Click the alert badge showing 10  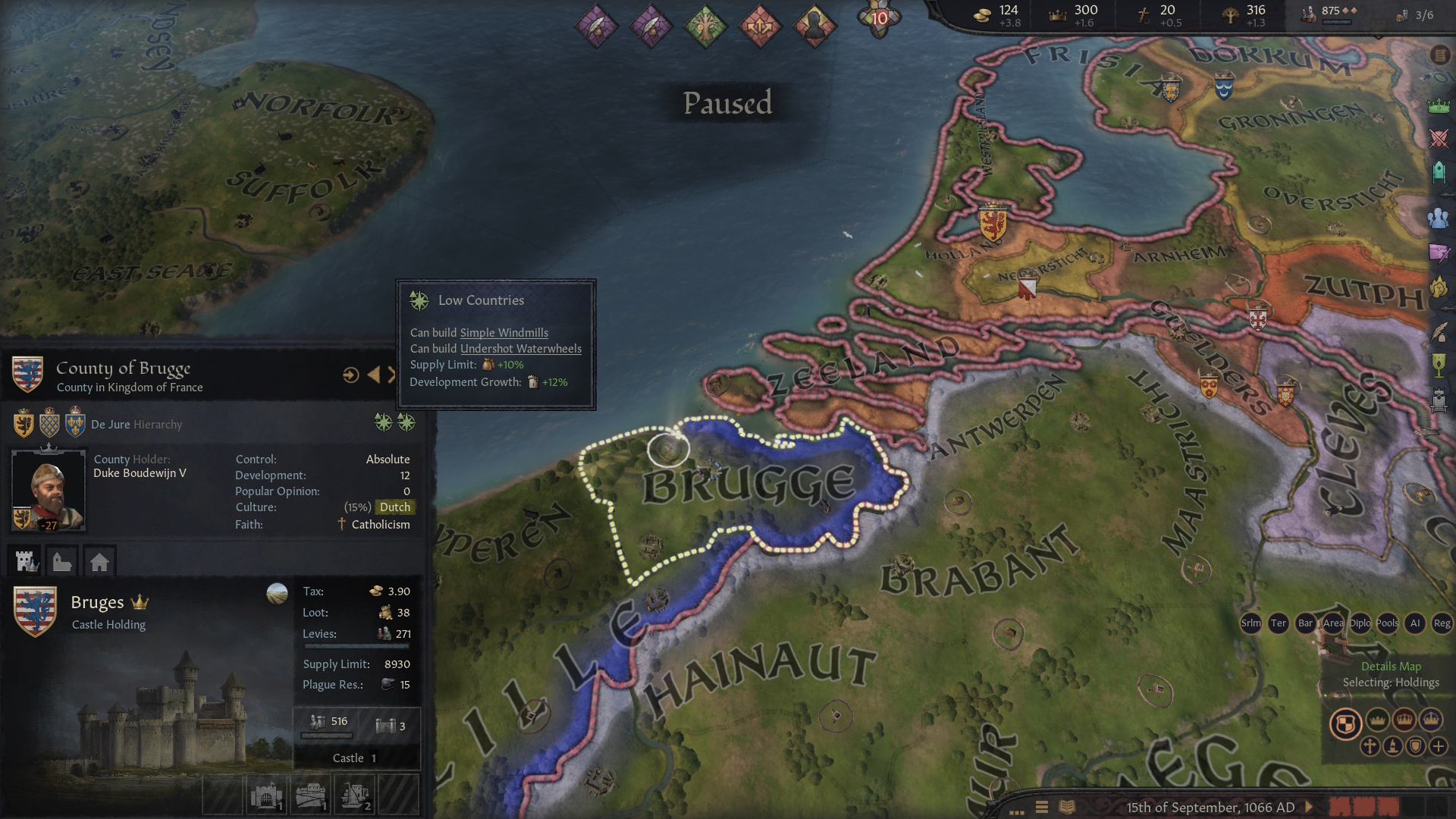click(879, 18)
